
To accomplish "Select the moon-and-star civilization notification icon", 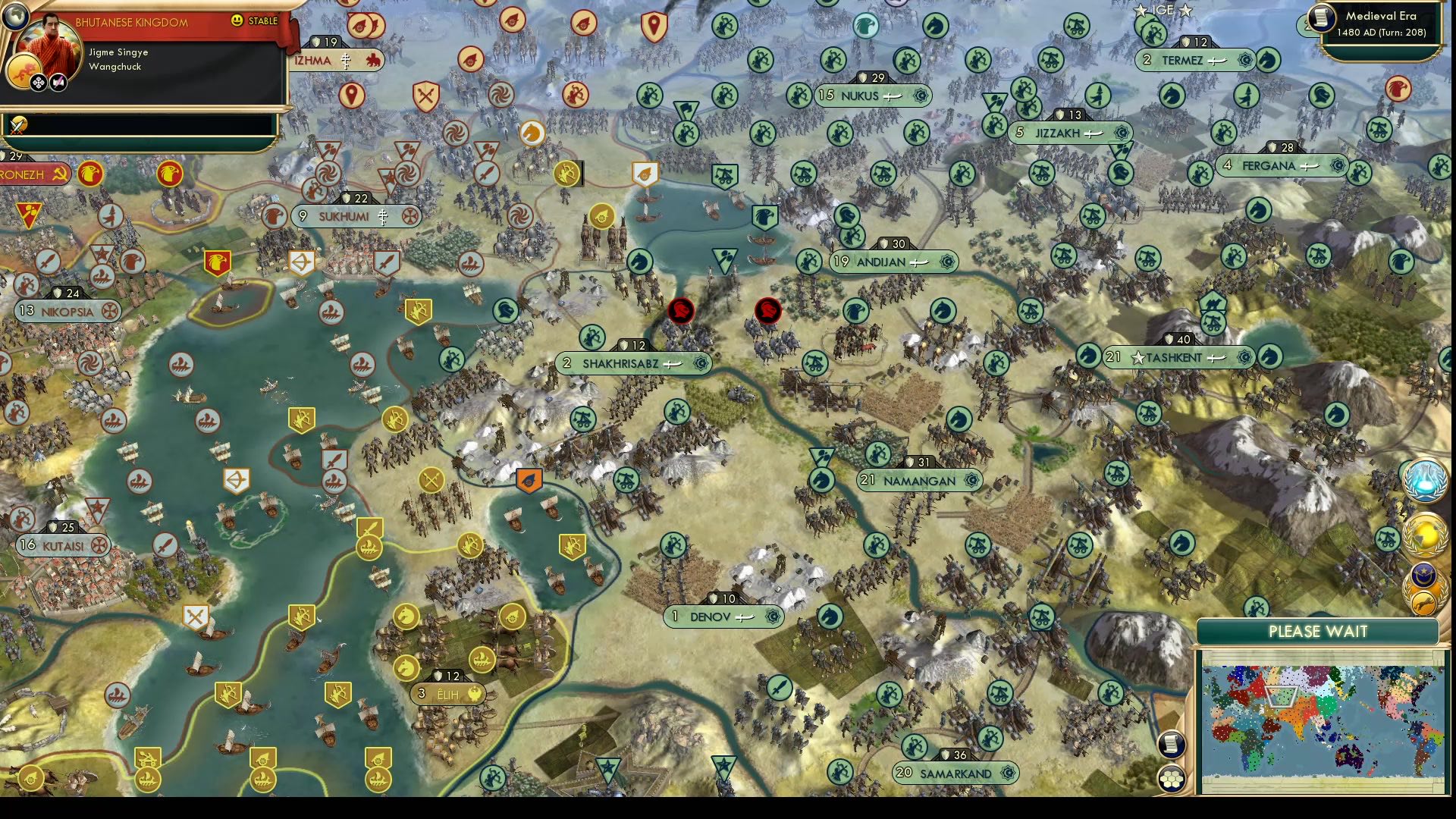I will tap(1423, 574).
